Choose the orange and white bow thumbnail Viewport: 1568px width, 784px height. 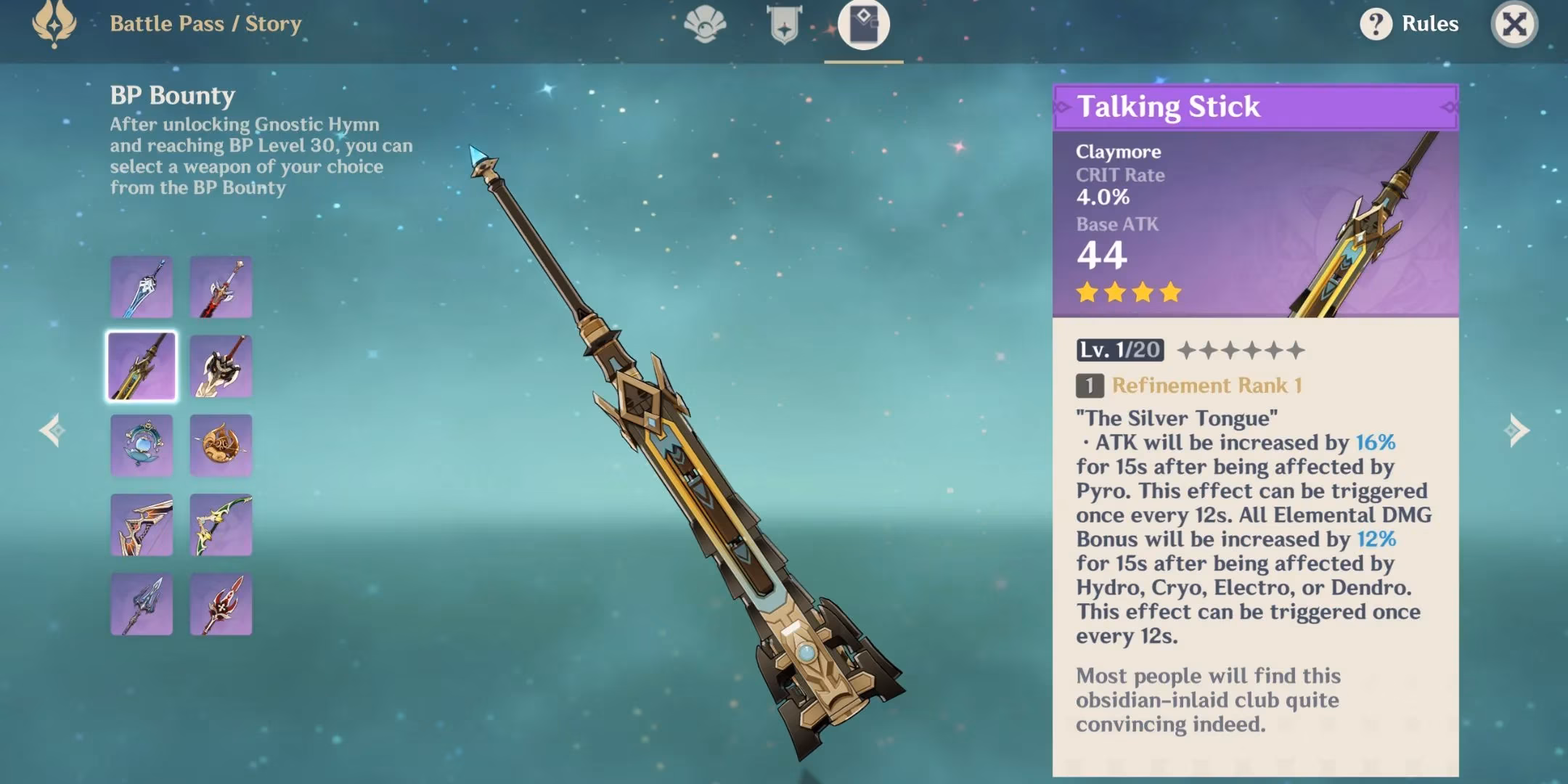pyautogui.click(x=142, y=525)
